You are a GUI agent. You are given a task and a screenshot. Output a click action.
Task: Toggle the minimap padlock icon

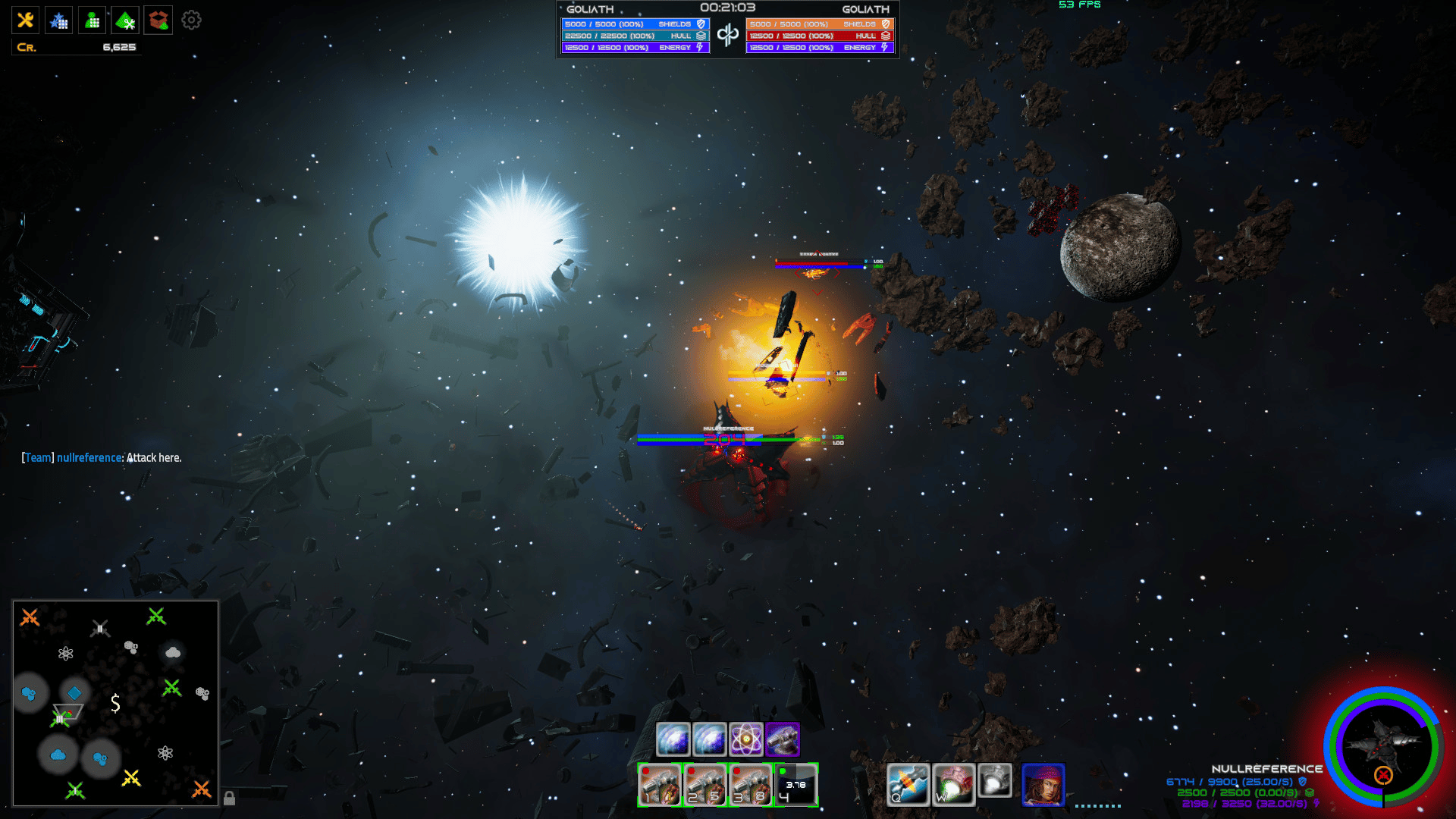pos(229,798)
